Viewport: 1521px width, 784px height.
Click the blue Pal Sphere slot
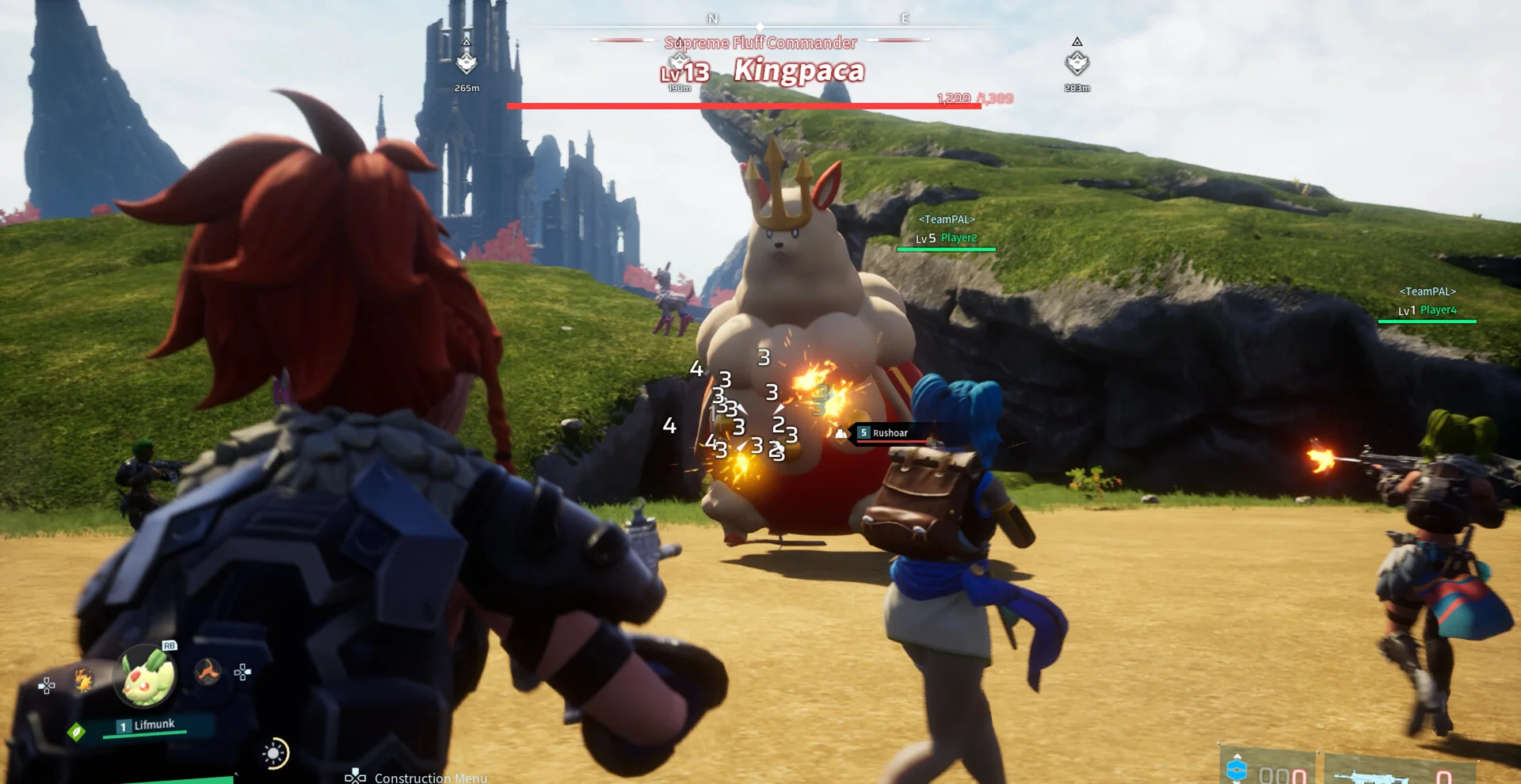[1237, 770]
